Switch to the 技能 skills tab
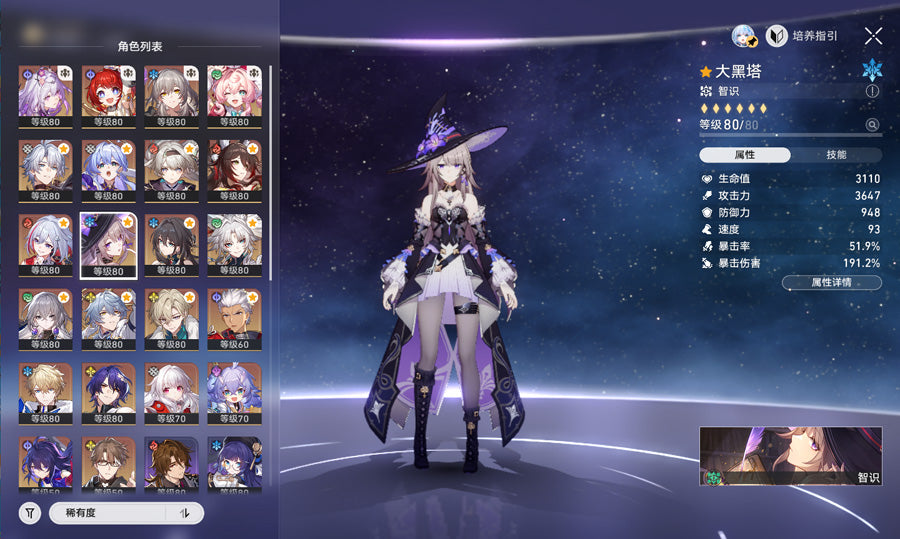This screenshot has height=539, width=900. (x=836, y=155)
